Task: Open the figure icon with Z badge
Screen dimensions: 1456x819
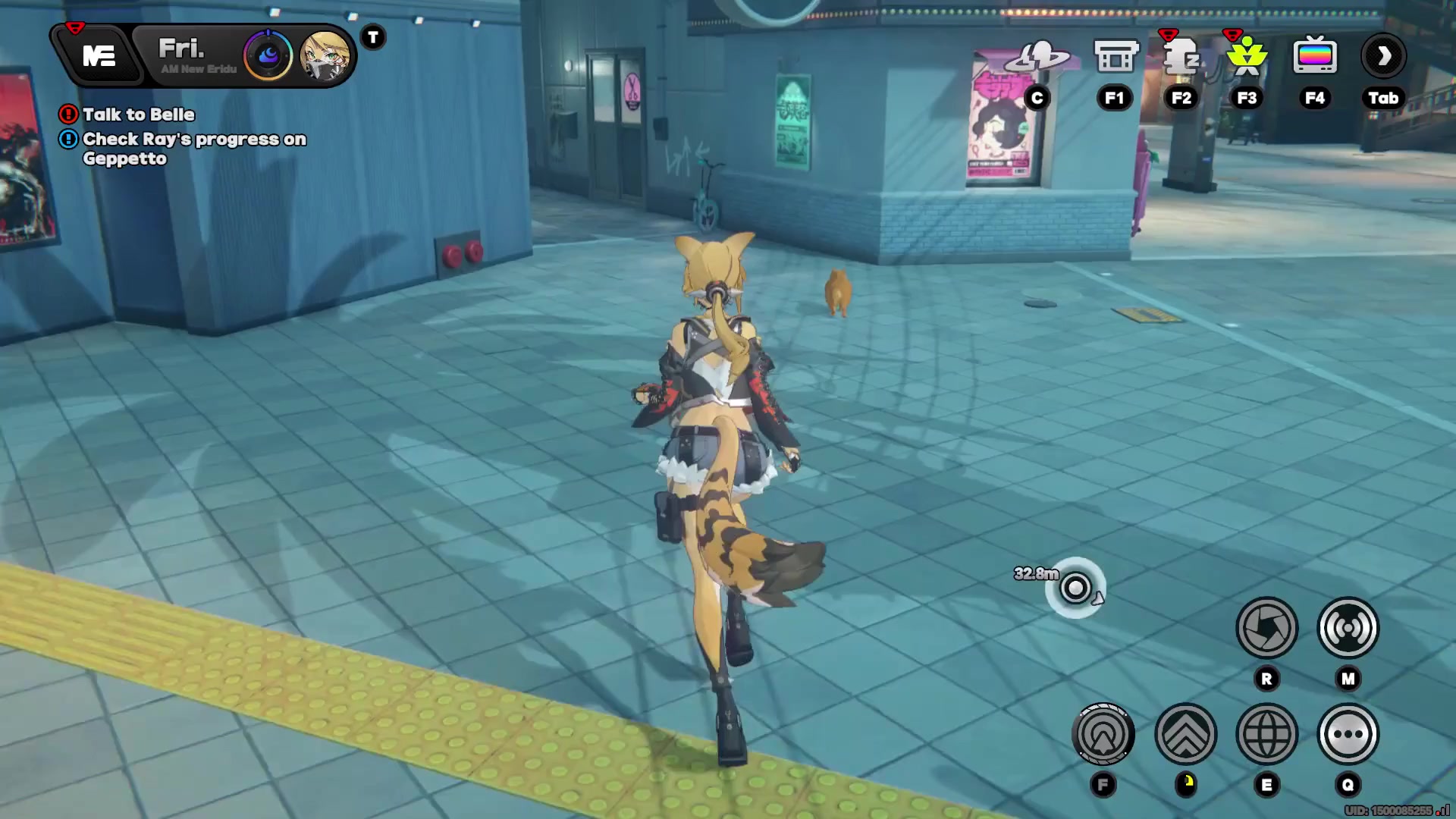Action: click(x=1181, y=58)
